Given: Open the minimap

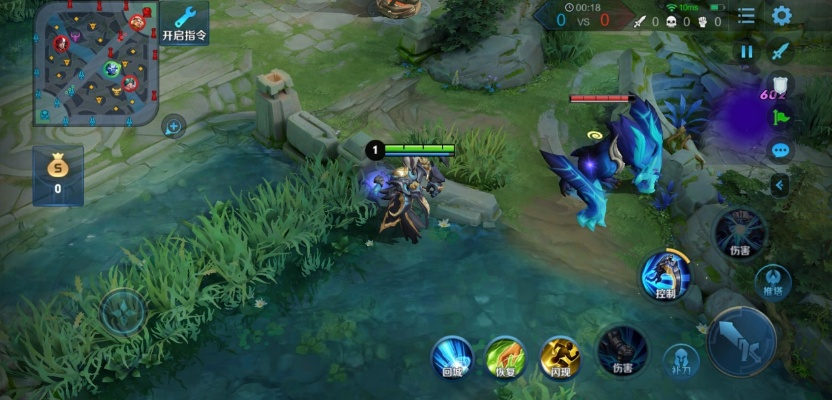Looking at the screenshot, I should [x=95, y=64].
